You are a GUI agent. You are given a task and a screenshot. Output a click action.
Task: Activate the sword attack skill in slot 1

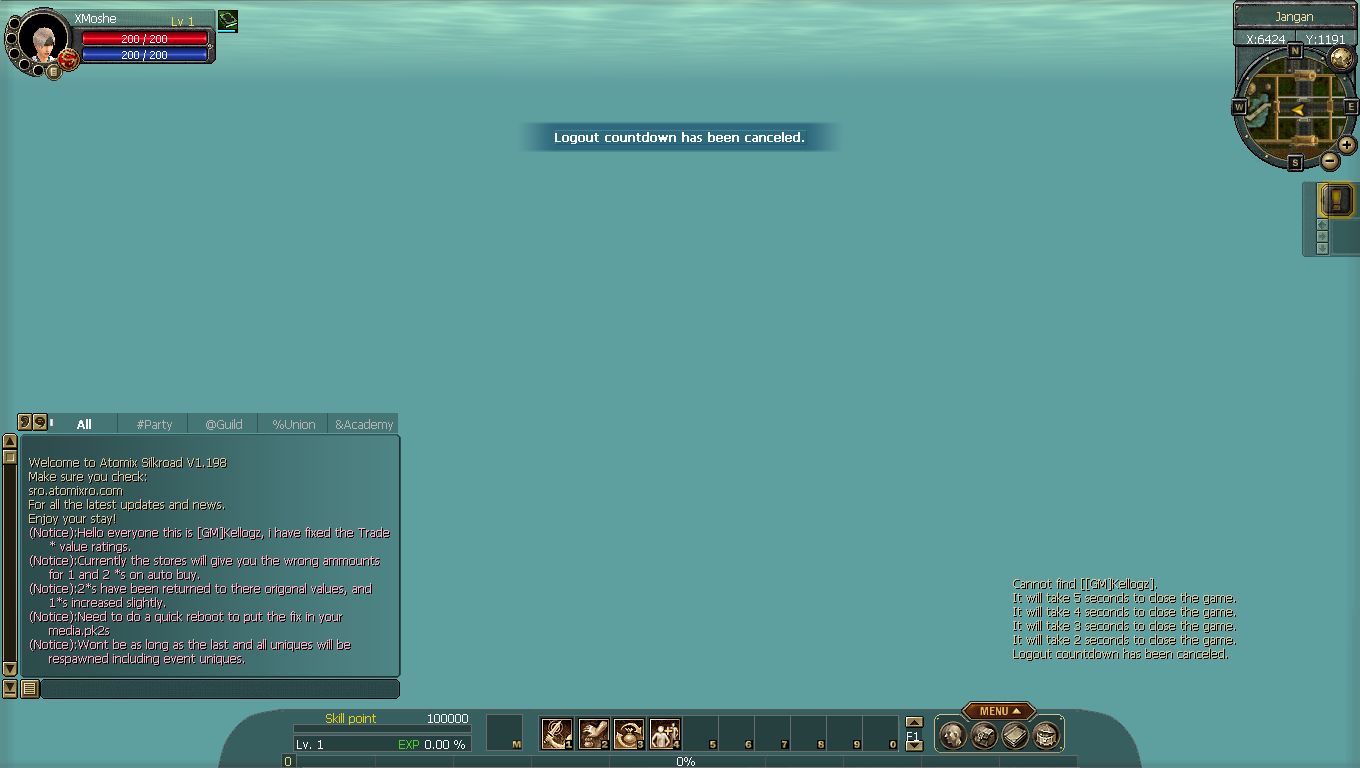[x=556, y=734]
